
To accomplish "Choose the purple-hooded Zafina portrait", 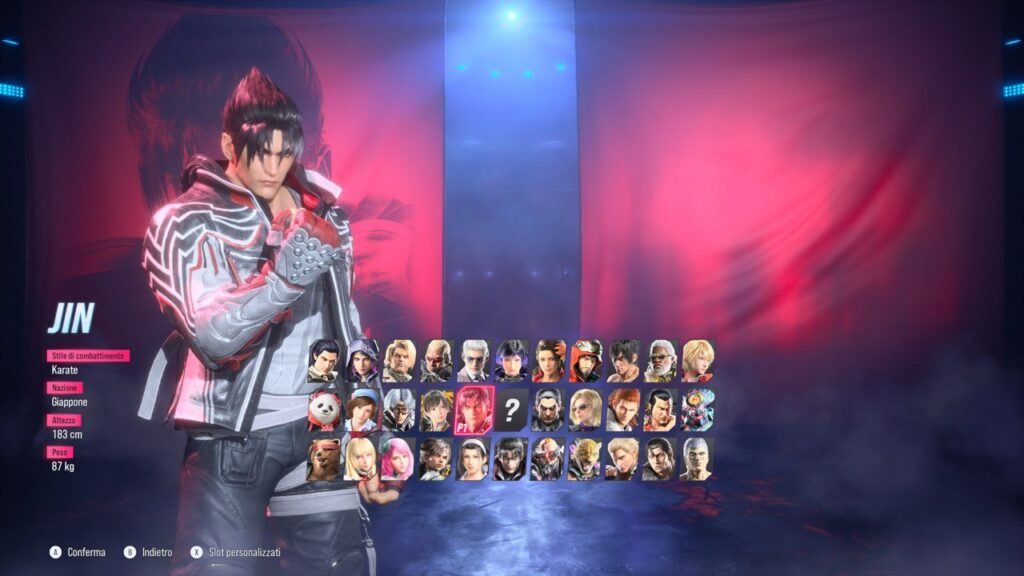I will tap(361, 361).
